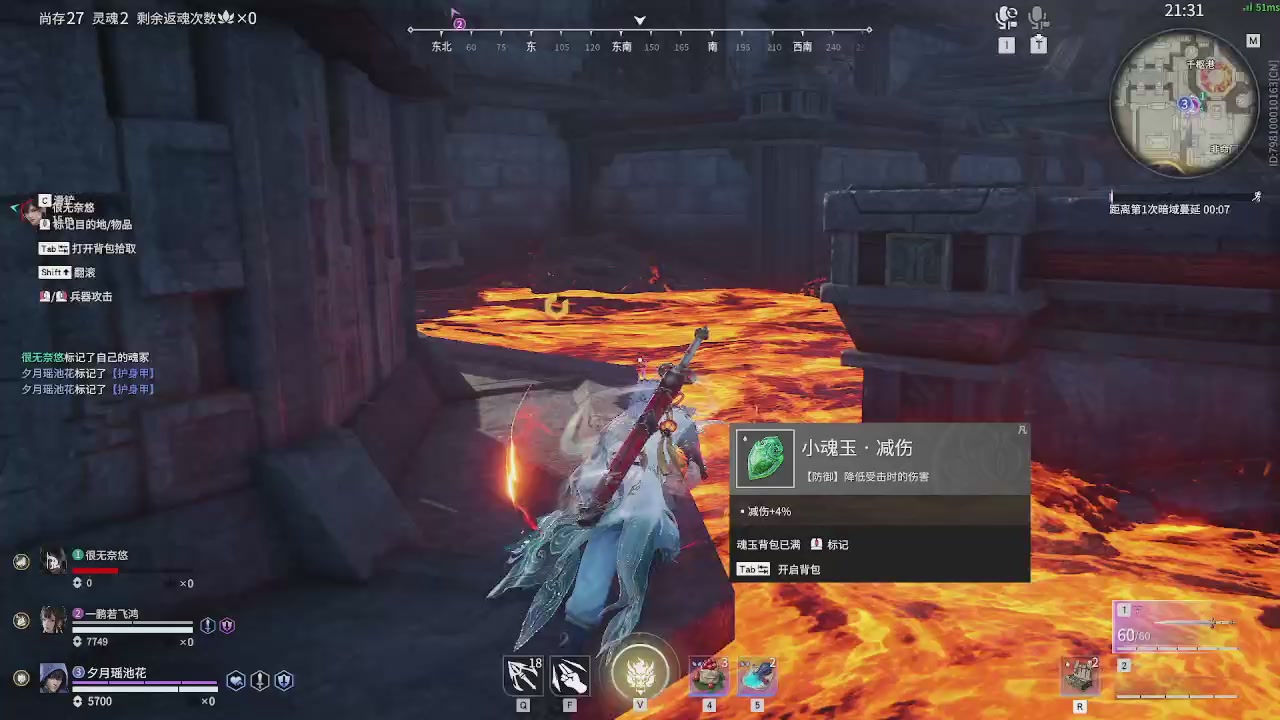Click the down chevron below the compass bar
This screenshot has height=720, width=1280.
point(639,20)
